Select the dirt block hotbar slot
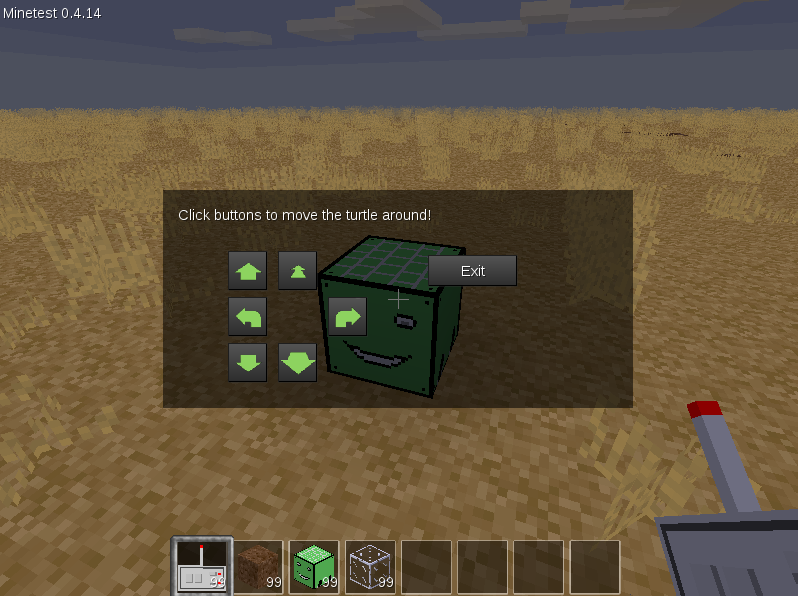 [x=258, y=567]
